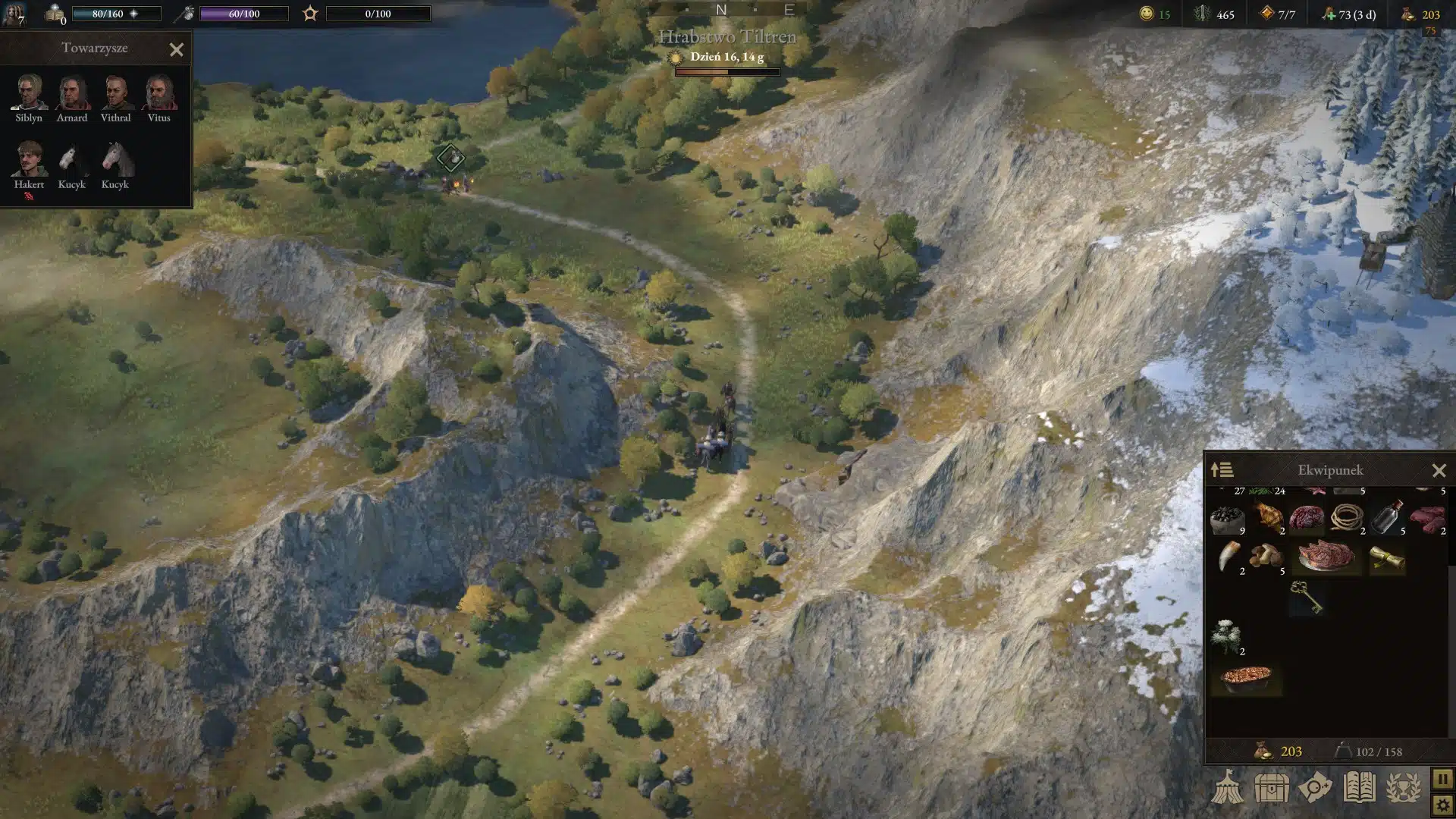Viewport: 1456px width, 819px height.
Task: Open the treasure chest inventory button
Action: tap(1271, 789)
